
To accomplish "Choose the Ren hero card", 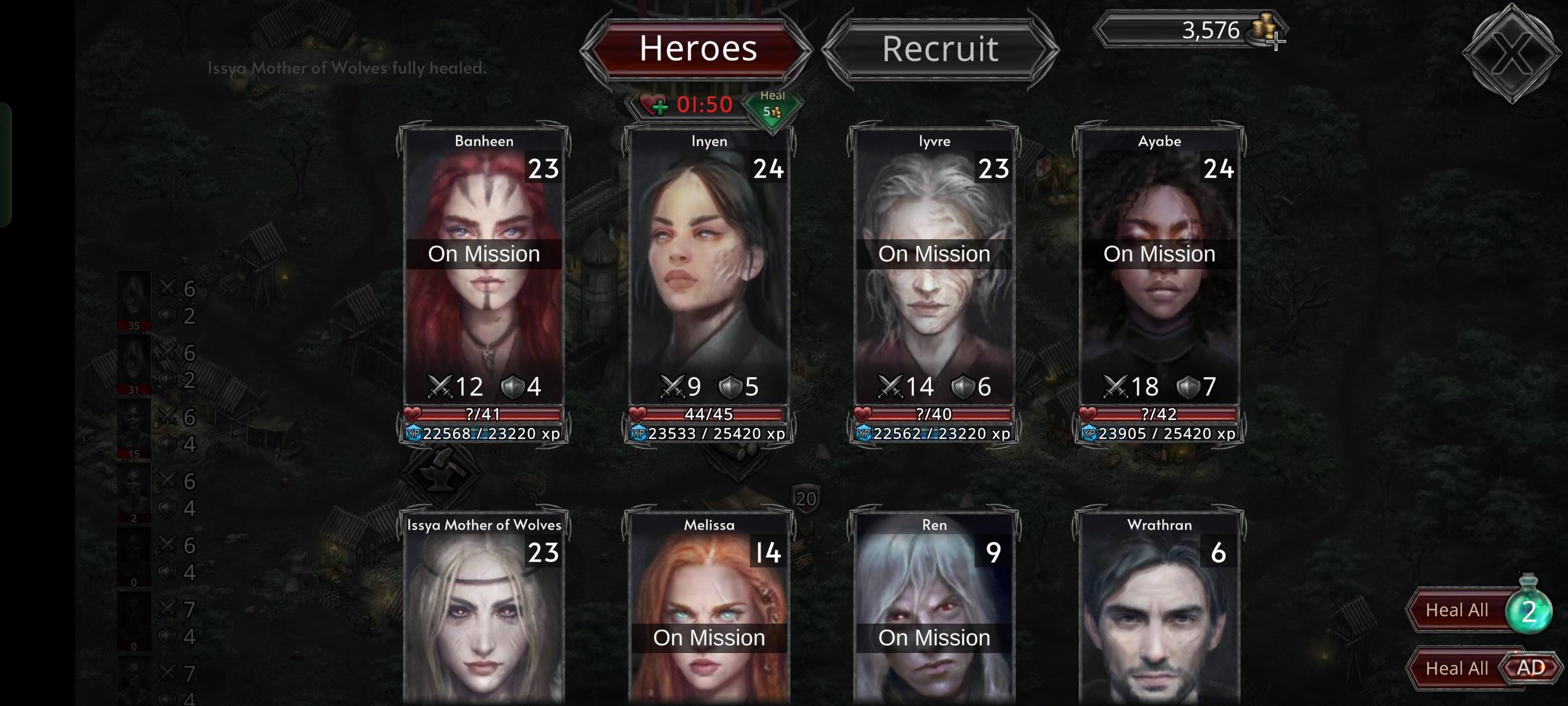I will 934,614.
